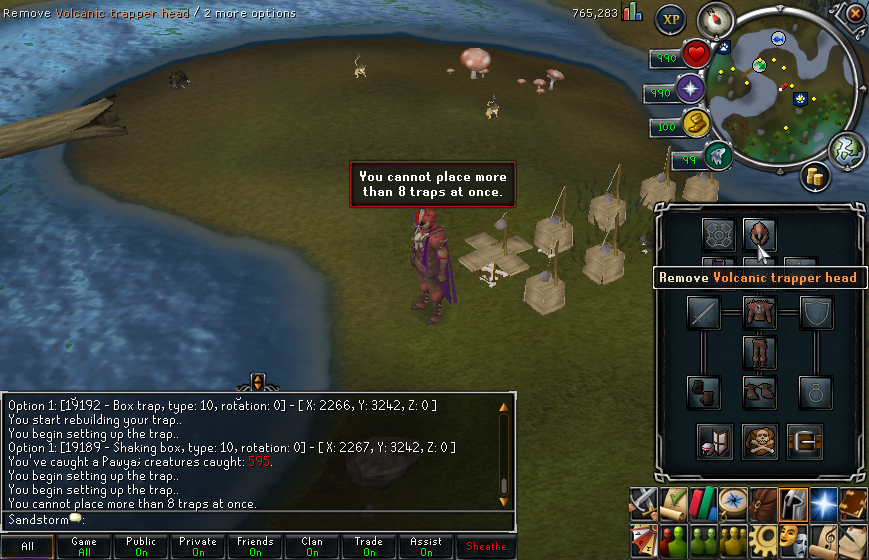Close the minimap with the X button
Screen dimensions: 869x560
tap(855, 14)
